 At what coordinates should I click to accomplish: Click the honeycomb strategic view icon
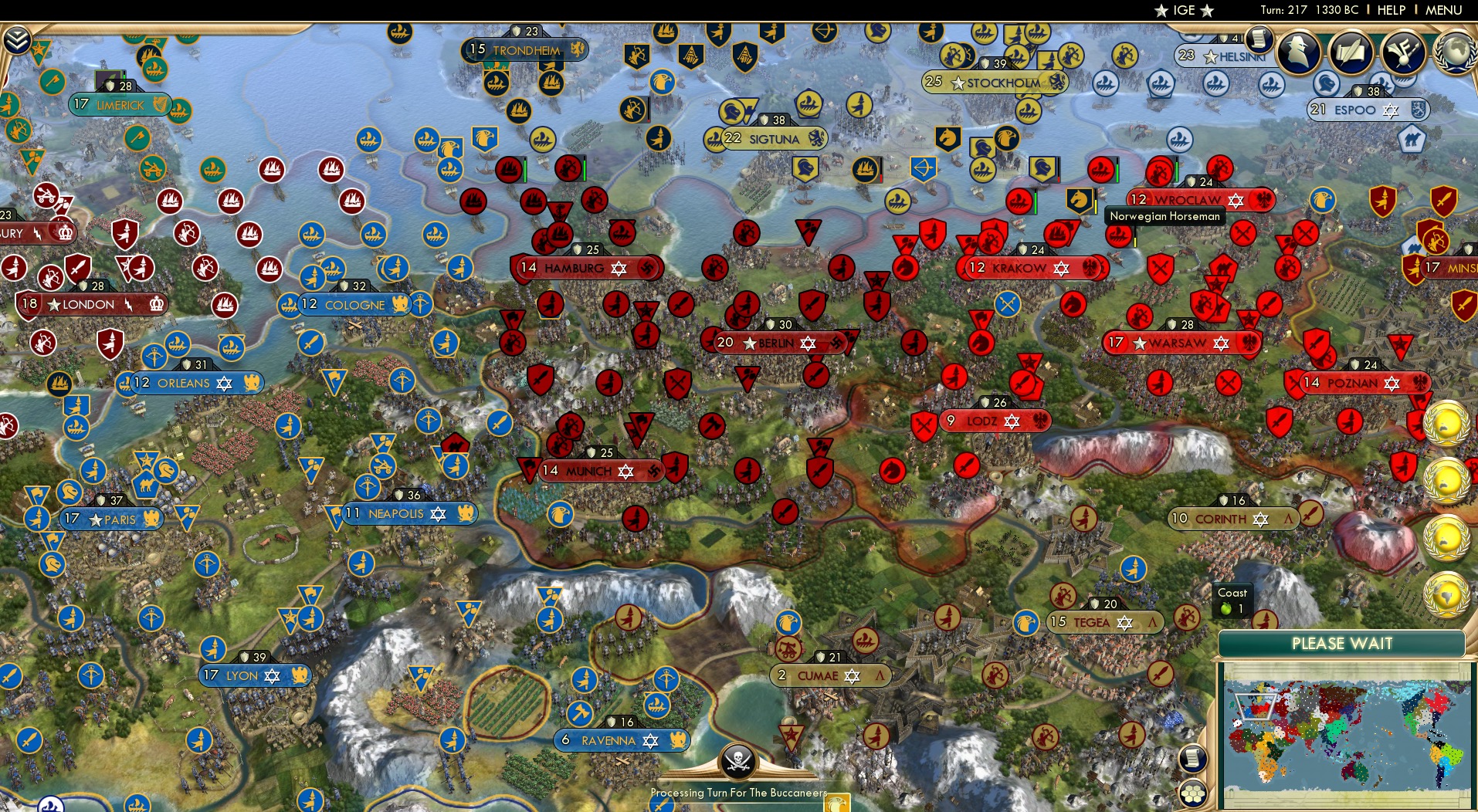tap(1193, 792)
